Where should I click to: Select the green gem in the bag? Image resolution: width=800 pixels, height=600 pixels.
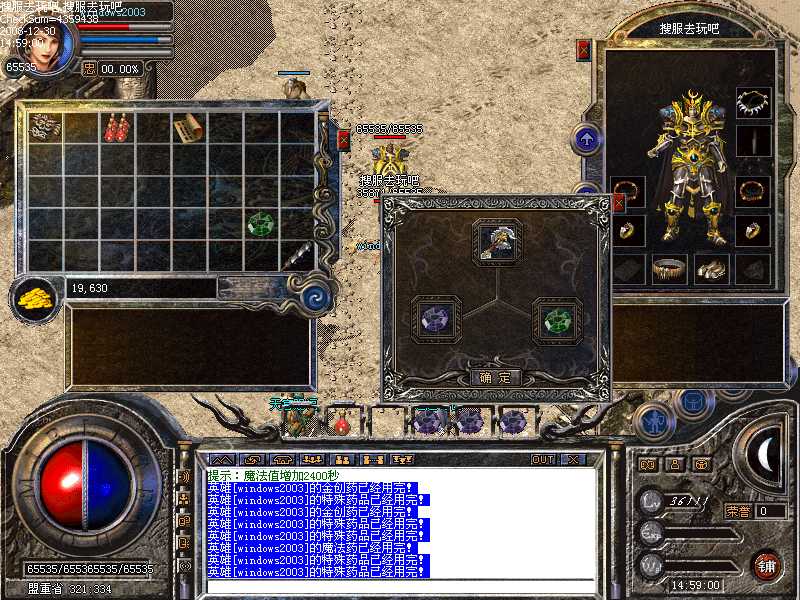261,223
